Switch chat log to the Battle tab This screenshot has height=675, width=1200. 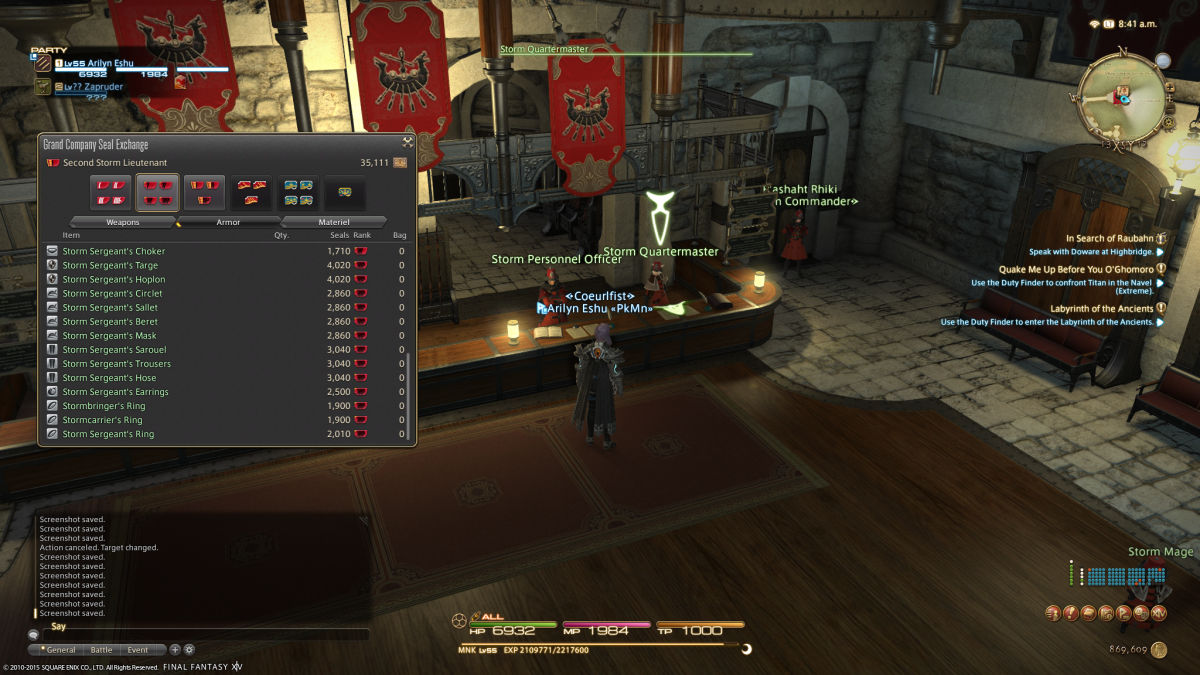(101, 650)
